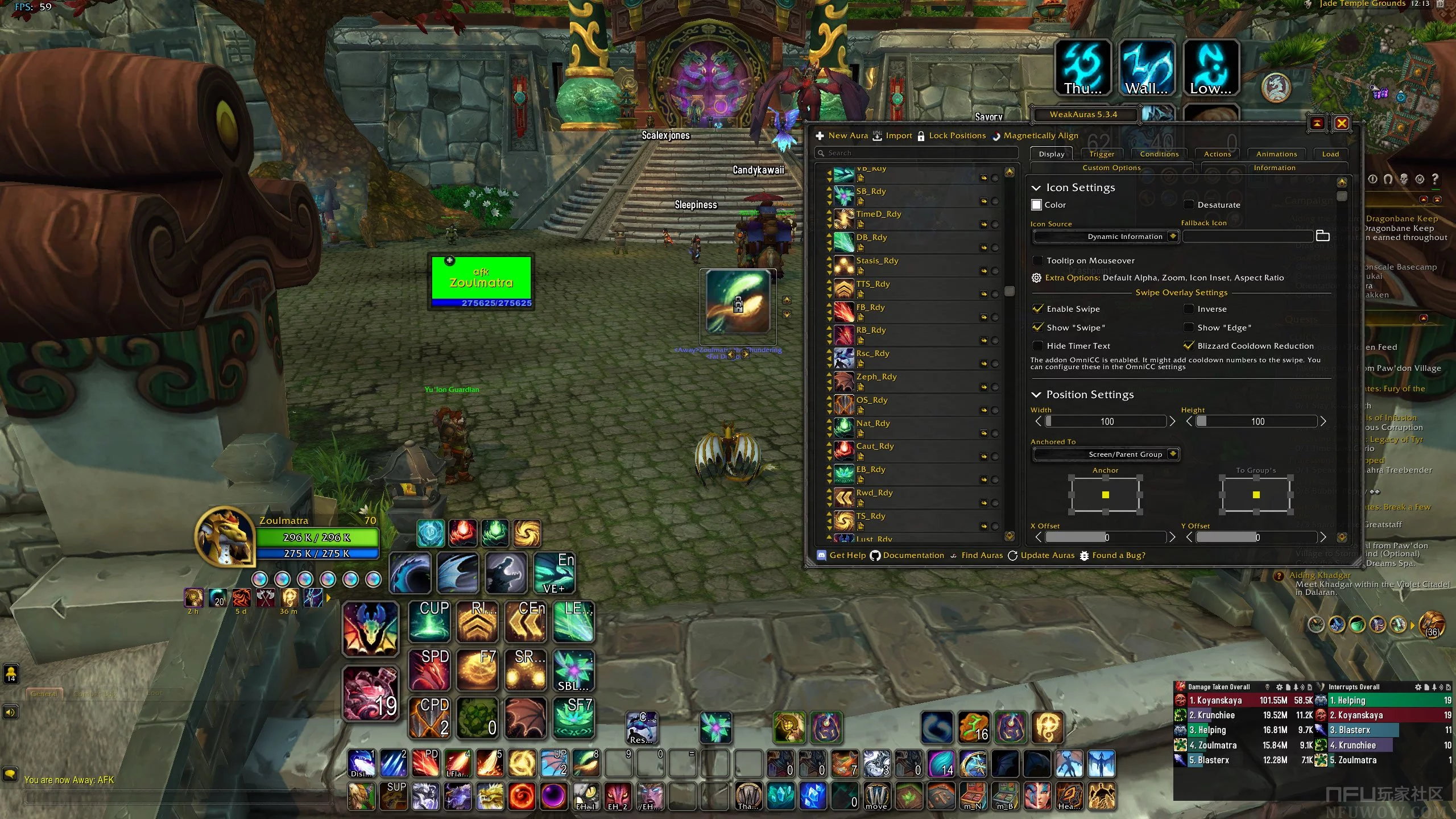1456x819 pixels.
Task: Switch to the Trigger tab
Action: 1102,154
